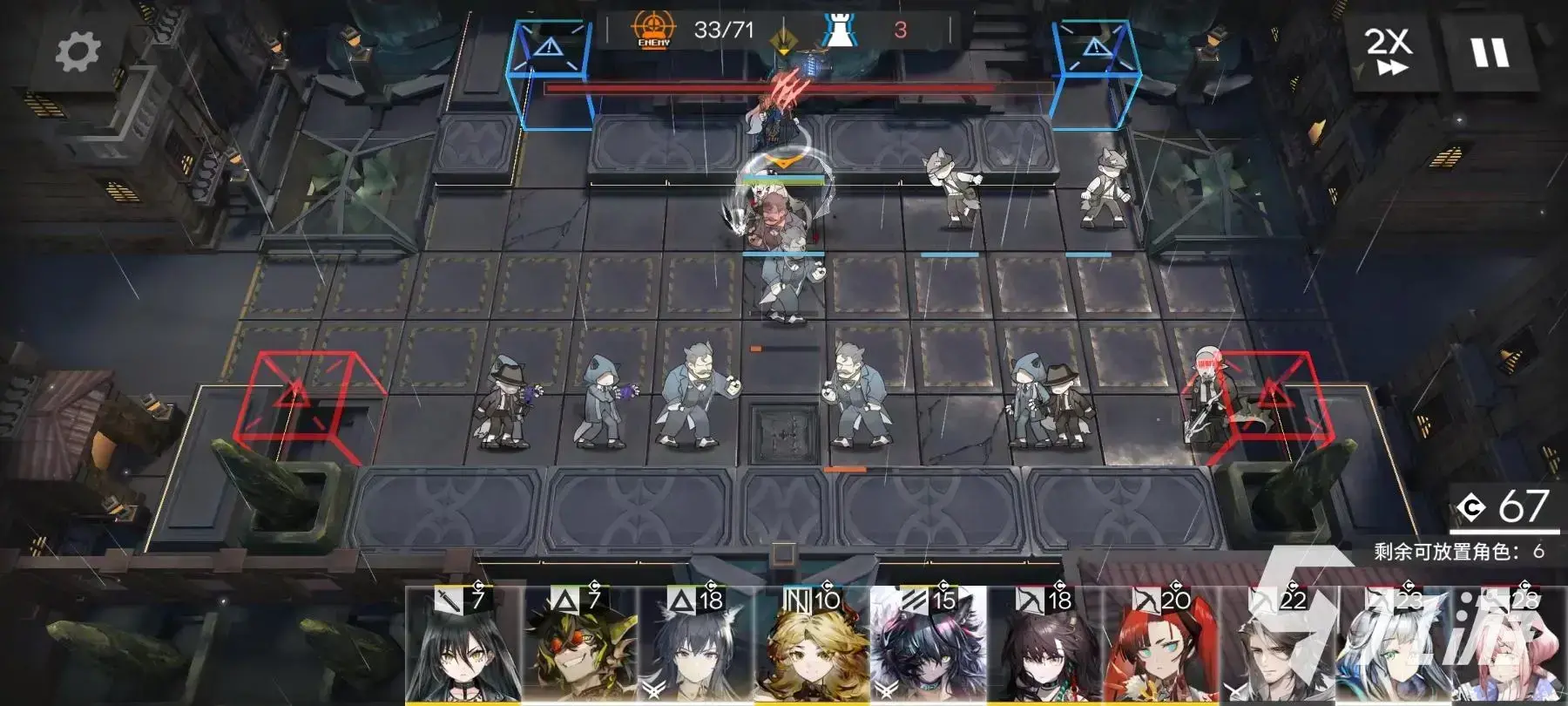Open the gear settings menu
The width and height of the screenshot is (1568, 706).
click(x=78, y=51)
